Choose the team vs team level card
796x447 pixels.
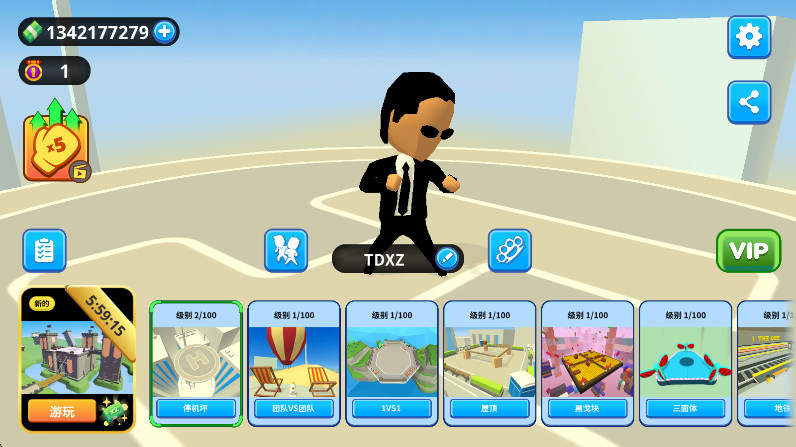(x=294, y=363)
